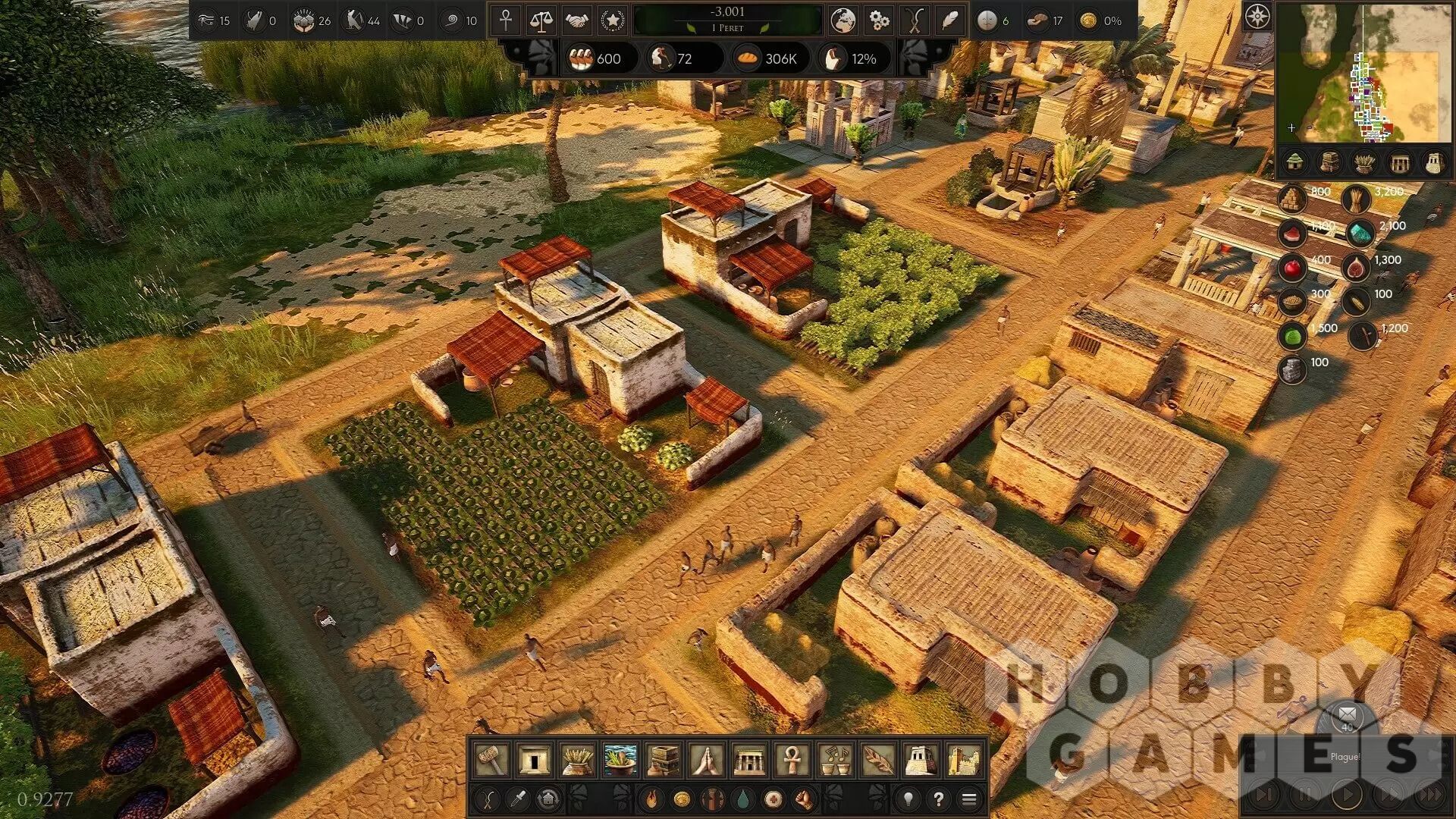Choose the praying hands build category
This screenshot has width=1456, height=819.
(x=706, y=759)
